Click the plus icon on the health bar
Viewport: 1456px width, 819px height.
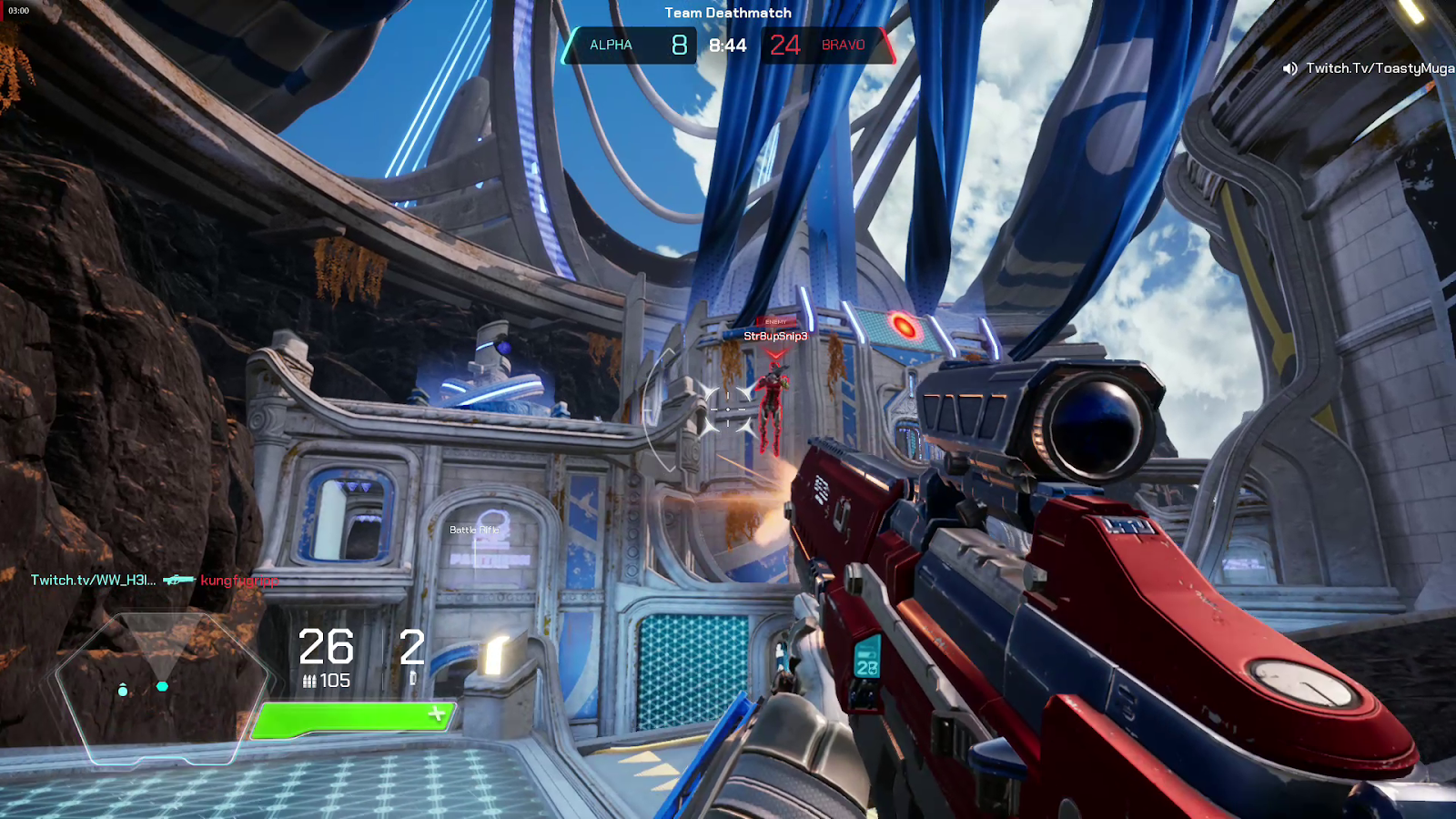click(436, 714)
